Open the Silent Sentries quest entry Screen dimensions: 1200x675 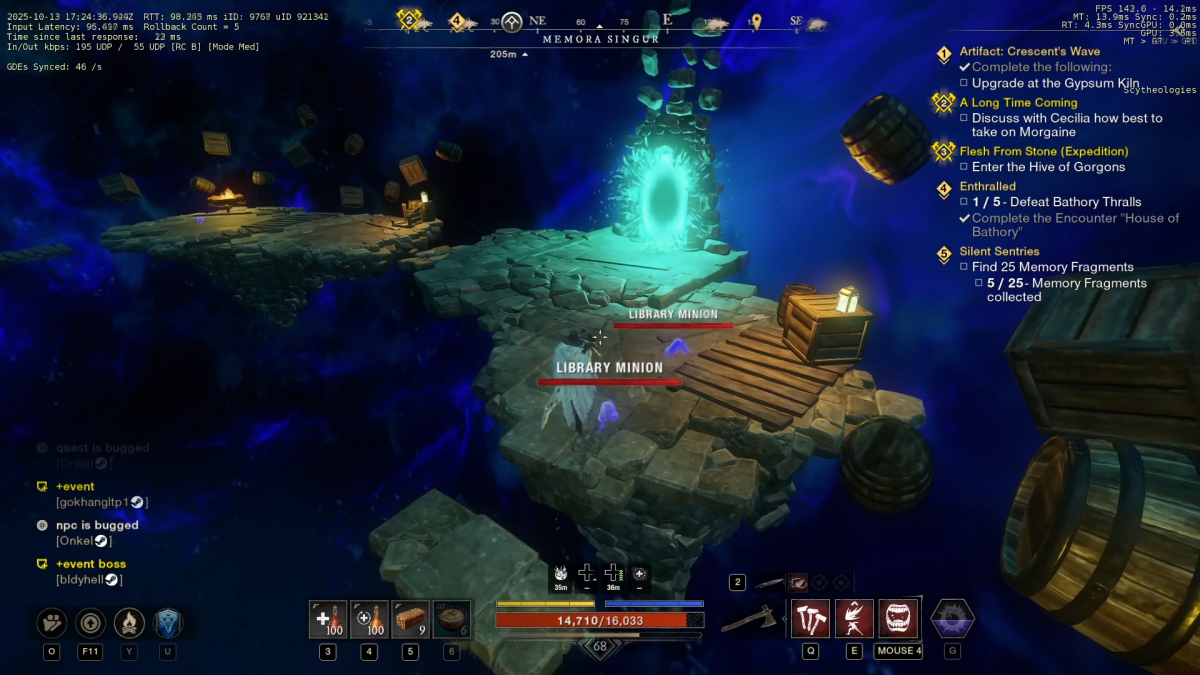(999, 251)
